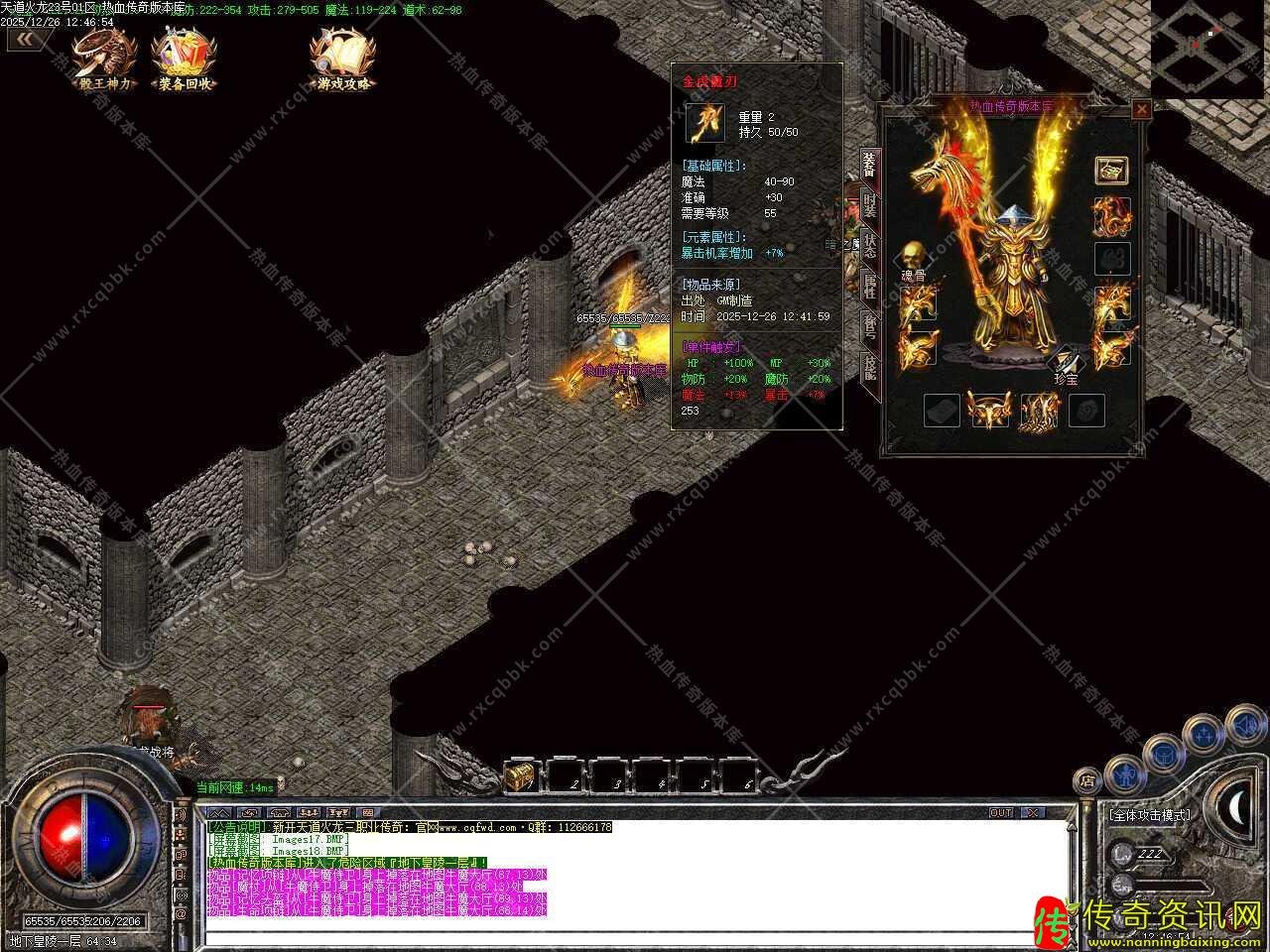Select the golden horned helmet equipment slot

pos(987,410)
